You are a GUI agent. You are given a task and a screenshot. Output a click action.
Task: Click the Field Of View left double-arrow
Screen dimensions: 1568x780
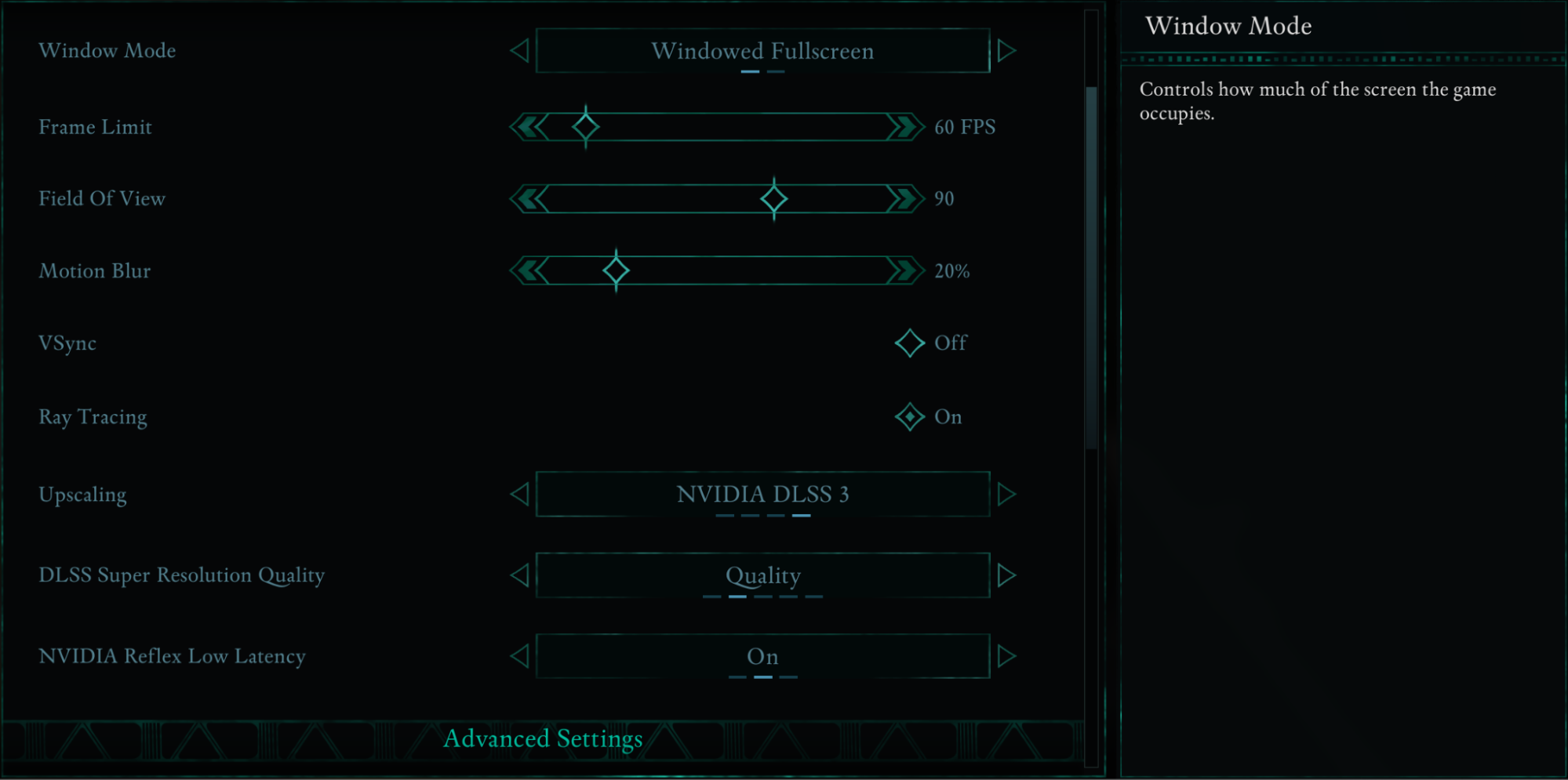pos(529,198)
